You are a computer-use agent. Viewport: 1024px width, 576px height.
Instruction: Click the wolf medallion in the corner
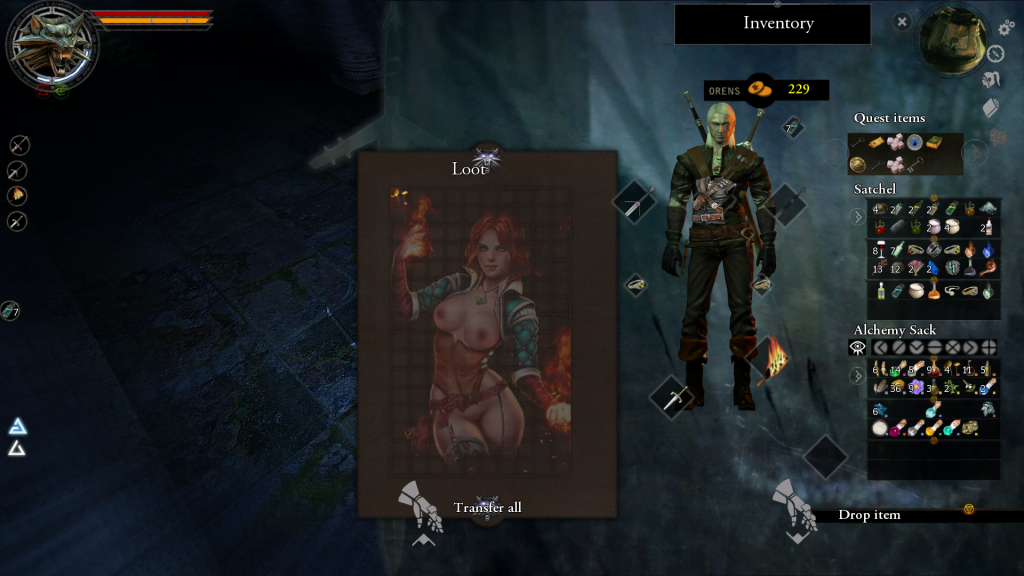click(52, 46)
